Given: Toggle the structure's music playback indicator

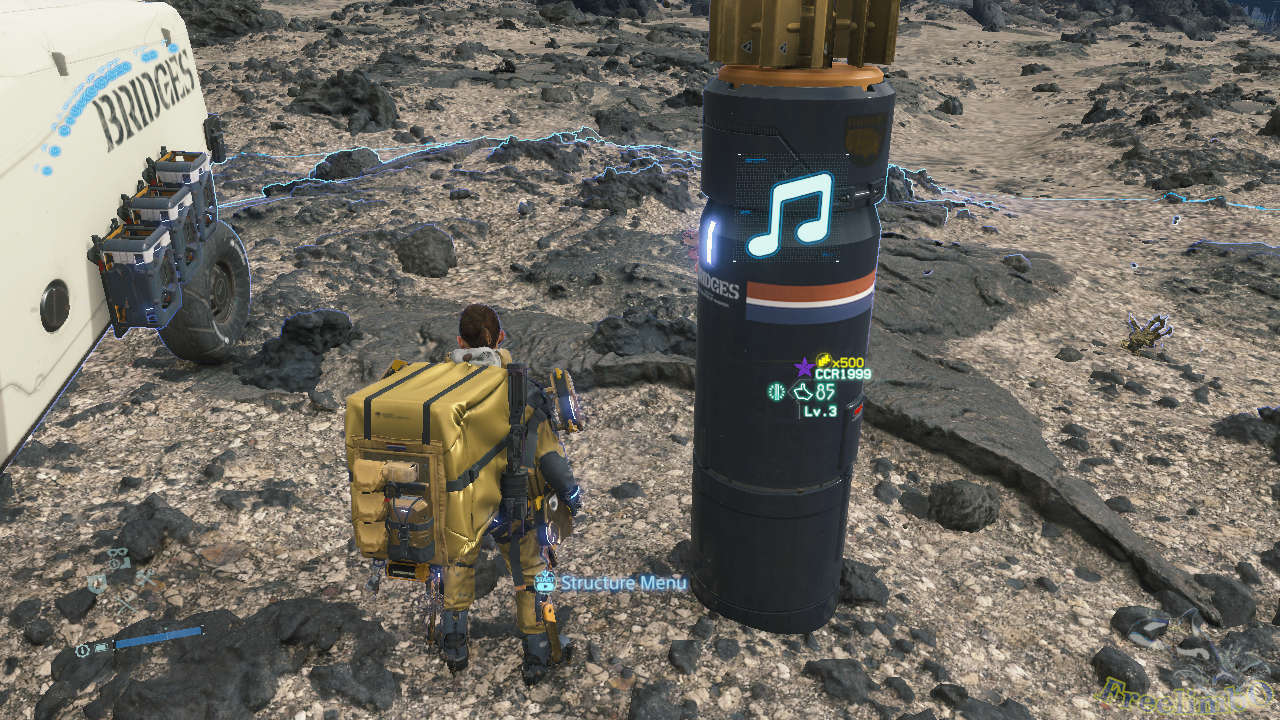Looking at the screenshot, I should tap(788, 213).
